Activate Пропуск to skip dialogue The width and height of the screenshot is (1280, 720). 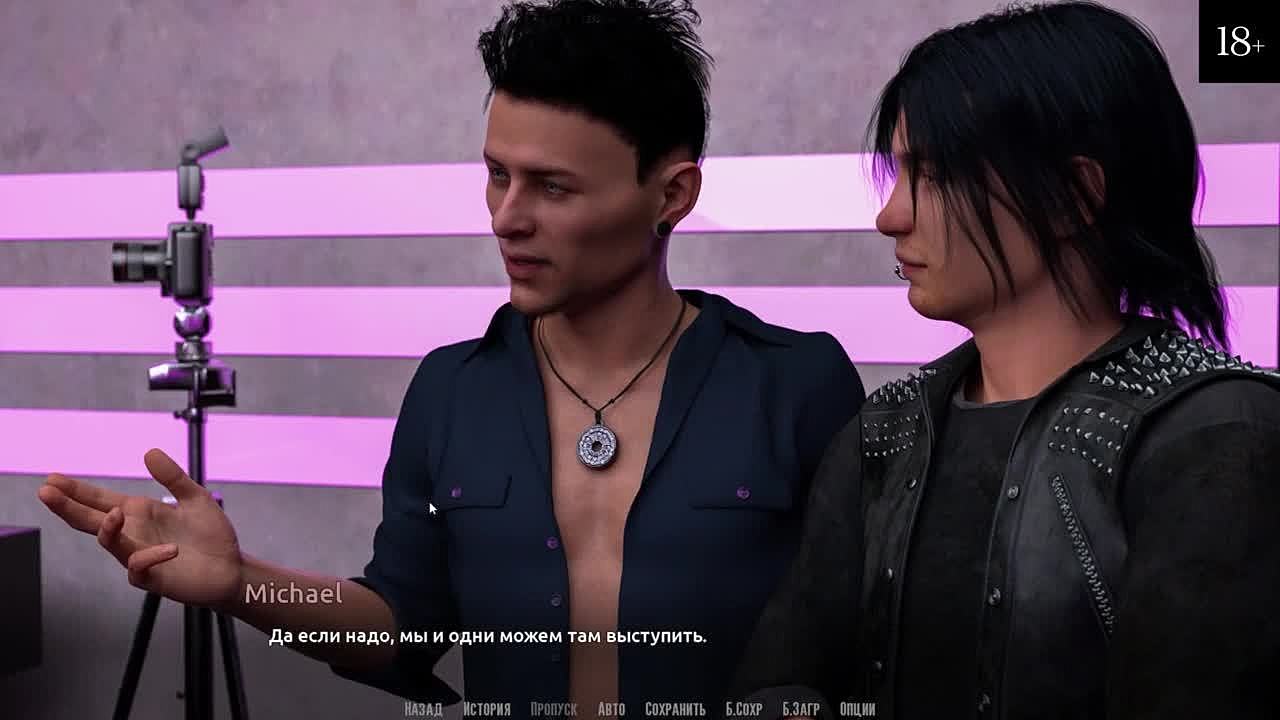click(x=553, y=709)
